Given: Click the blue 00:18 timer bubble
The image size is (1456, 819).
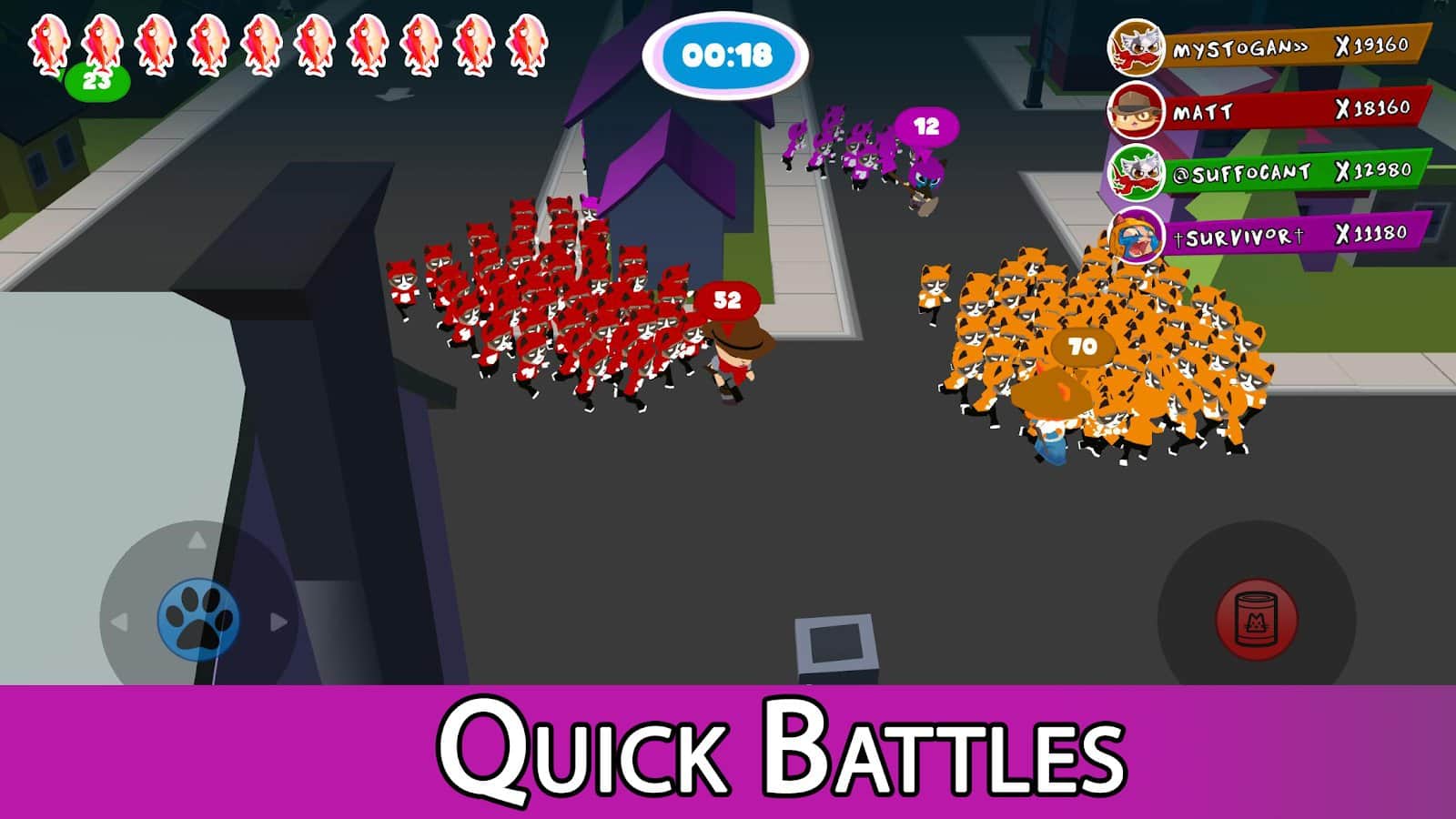Looking at the screenshot, I should (x=729, y=56).
